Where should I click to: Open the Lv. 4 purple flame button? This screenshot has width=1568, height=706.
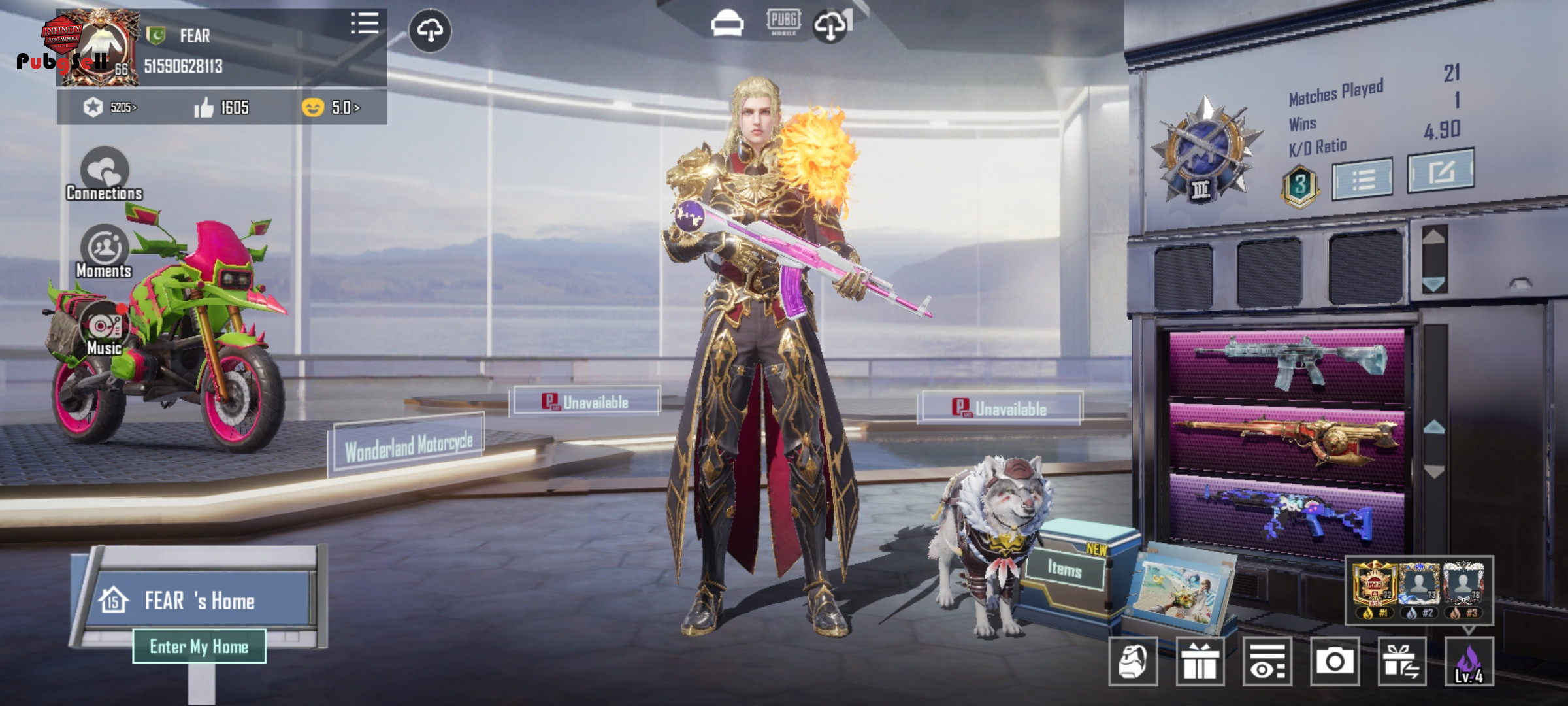click(1469, 662)
